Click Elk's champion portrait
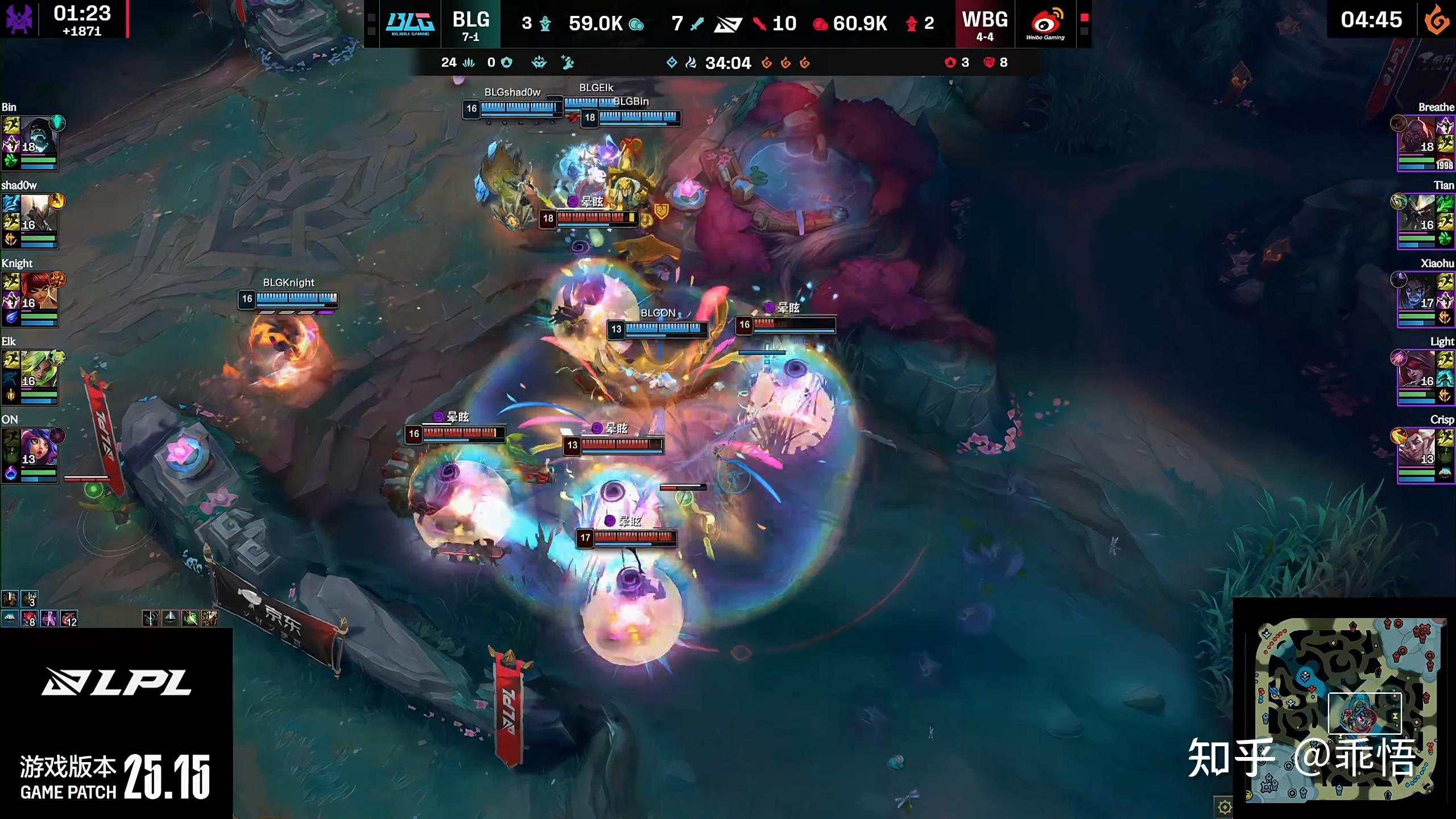 (x=39, y=370)
